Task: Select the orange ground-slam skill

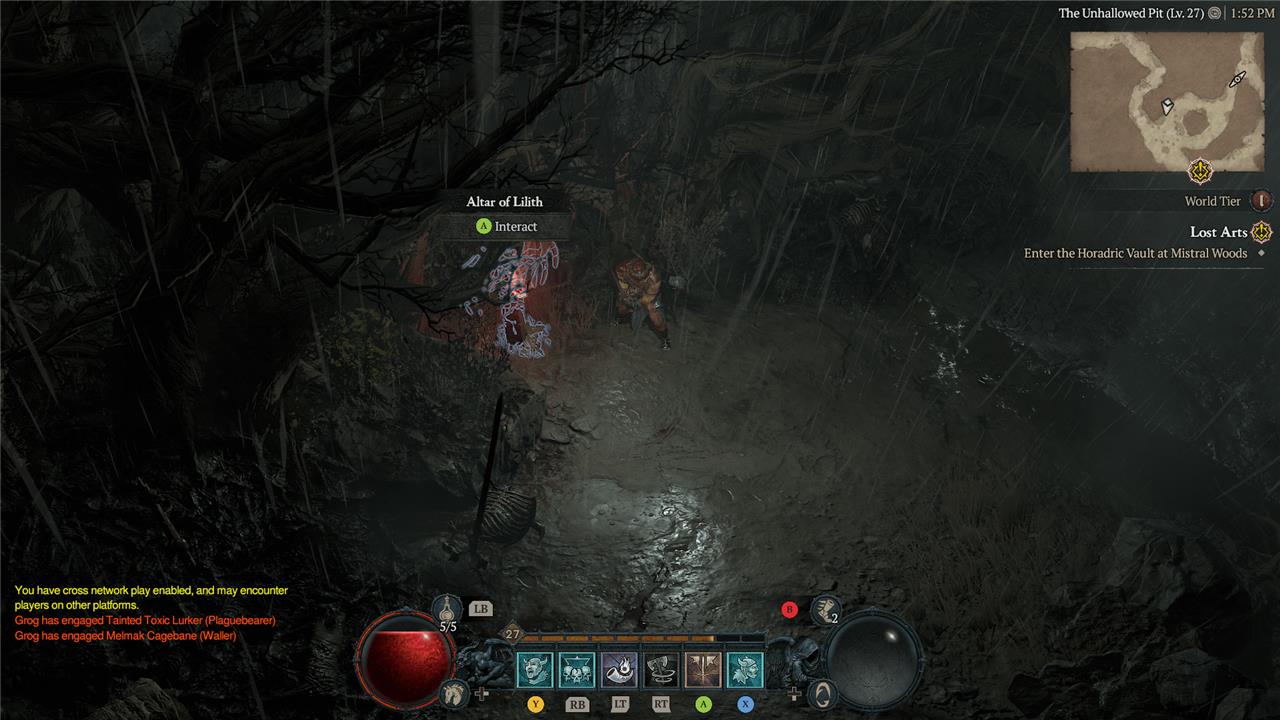Action: coord(703,669)
